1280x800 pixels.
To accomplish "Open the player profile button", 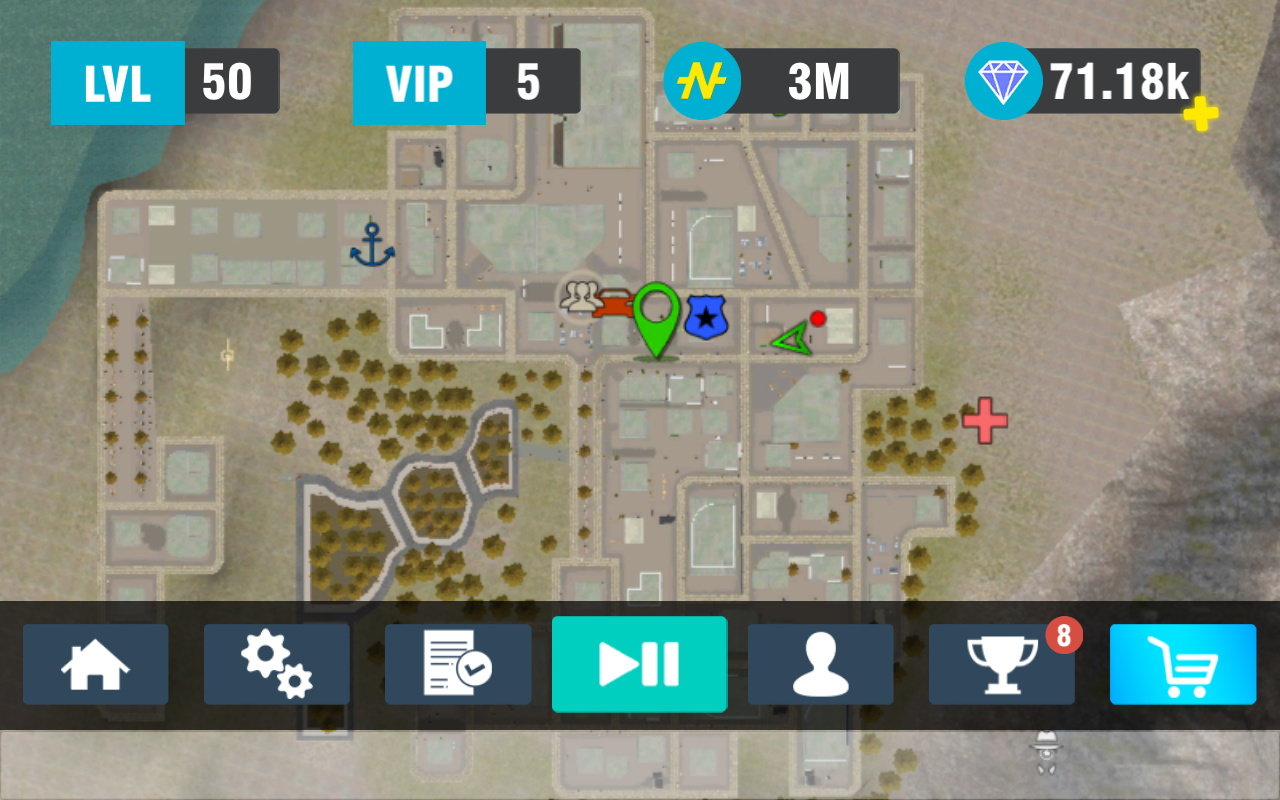I will (x=821, y=665).
